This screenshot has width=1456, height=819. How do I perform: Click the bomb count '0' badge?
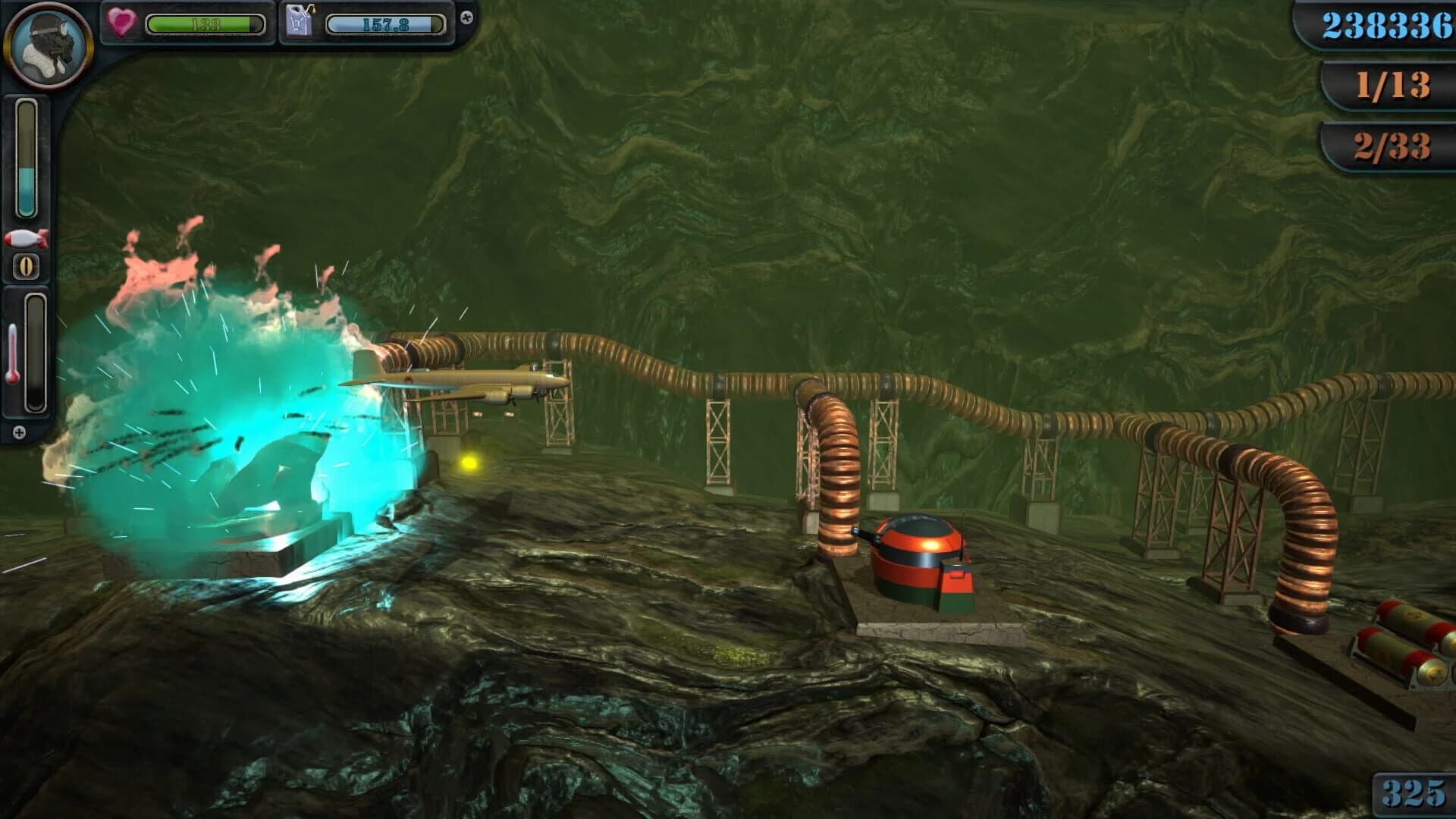pyautogui.click(x=27, y=265)
